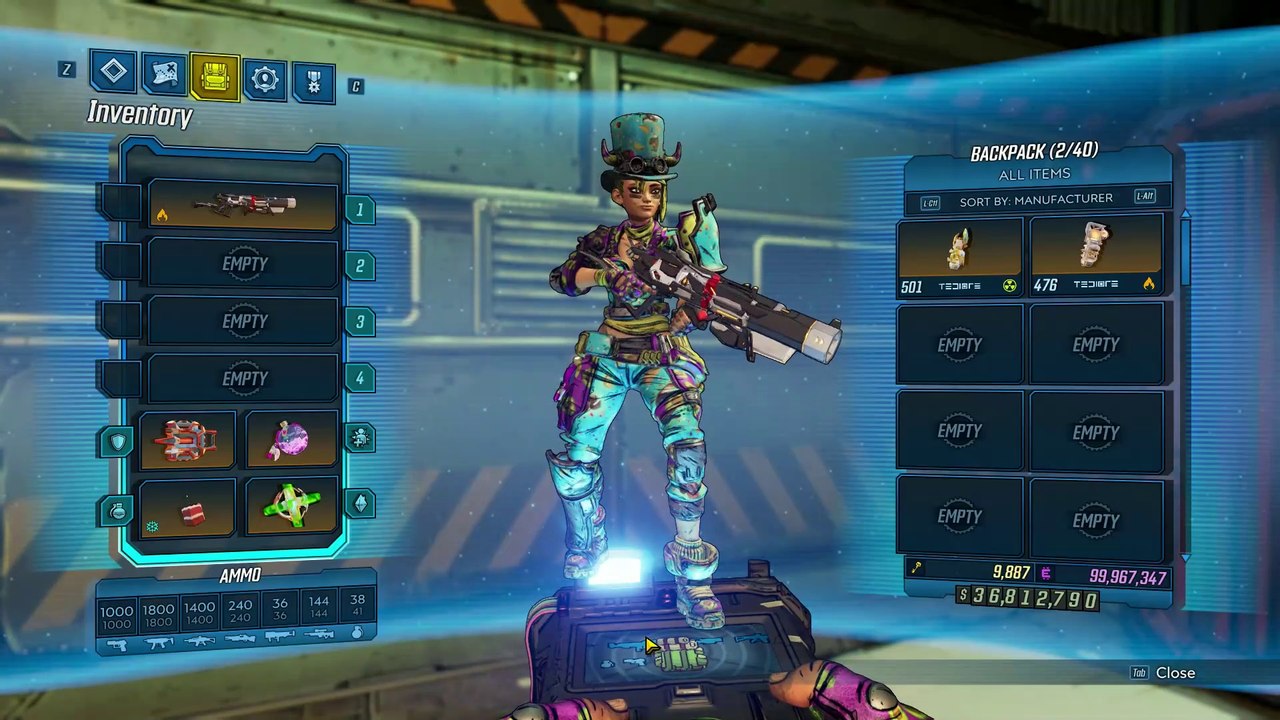Open the Map tab
Viewport: 1280px width, 720px height.
(x=163, y=74)
